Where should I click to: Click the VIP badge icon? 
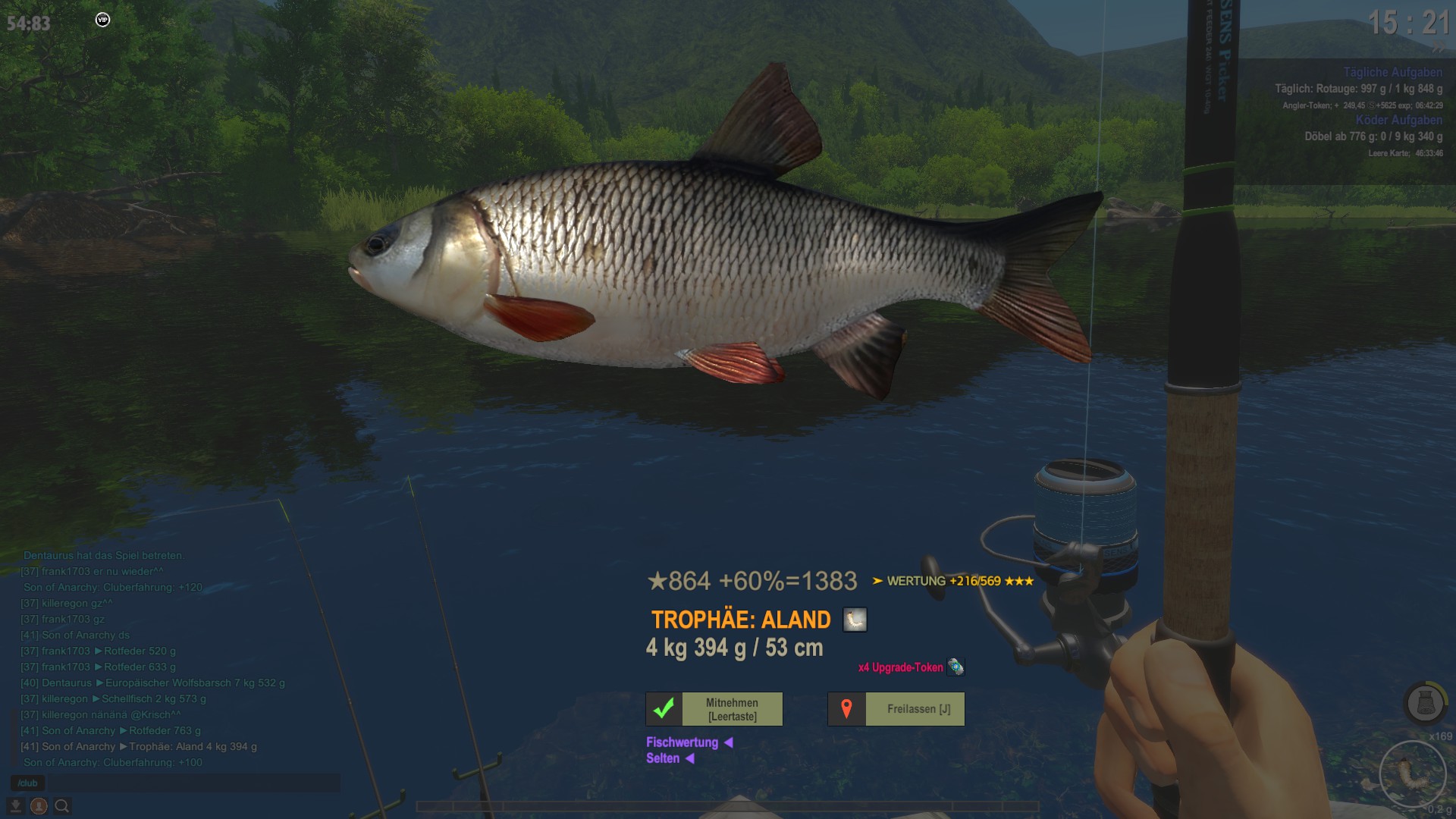tap(102, 20)
